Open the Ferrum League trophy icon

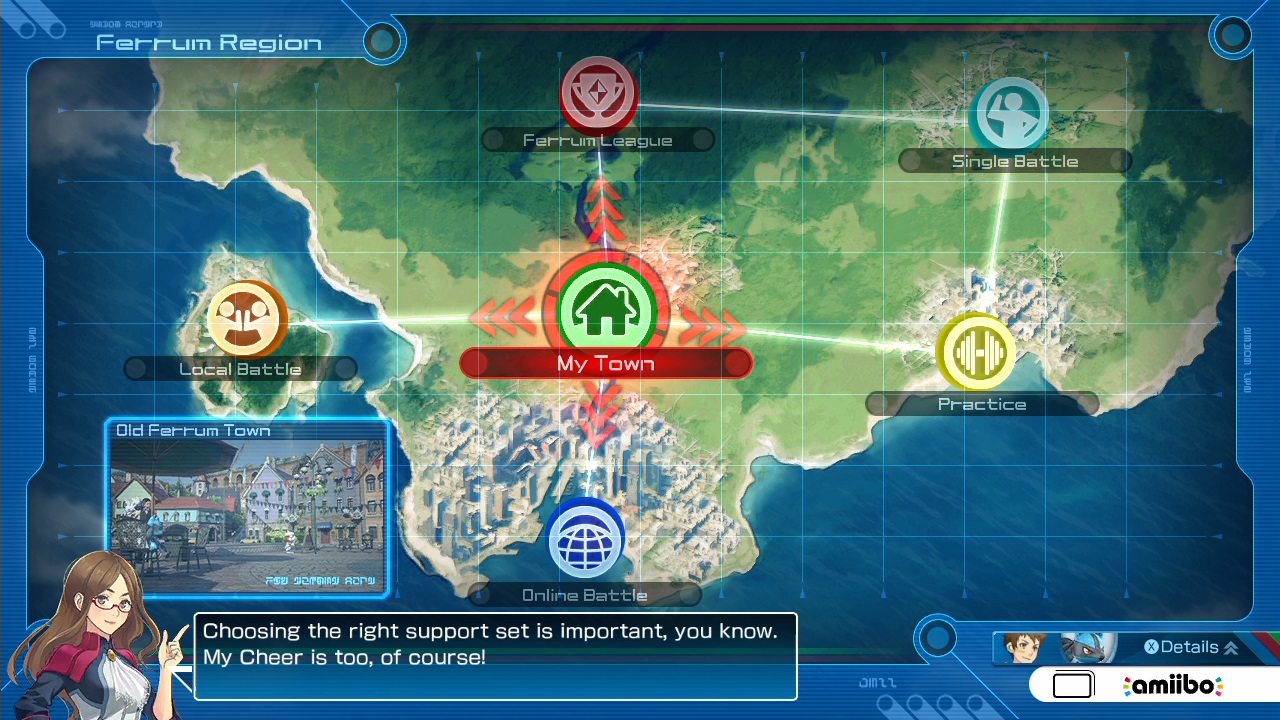[598, 94]
